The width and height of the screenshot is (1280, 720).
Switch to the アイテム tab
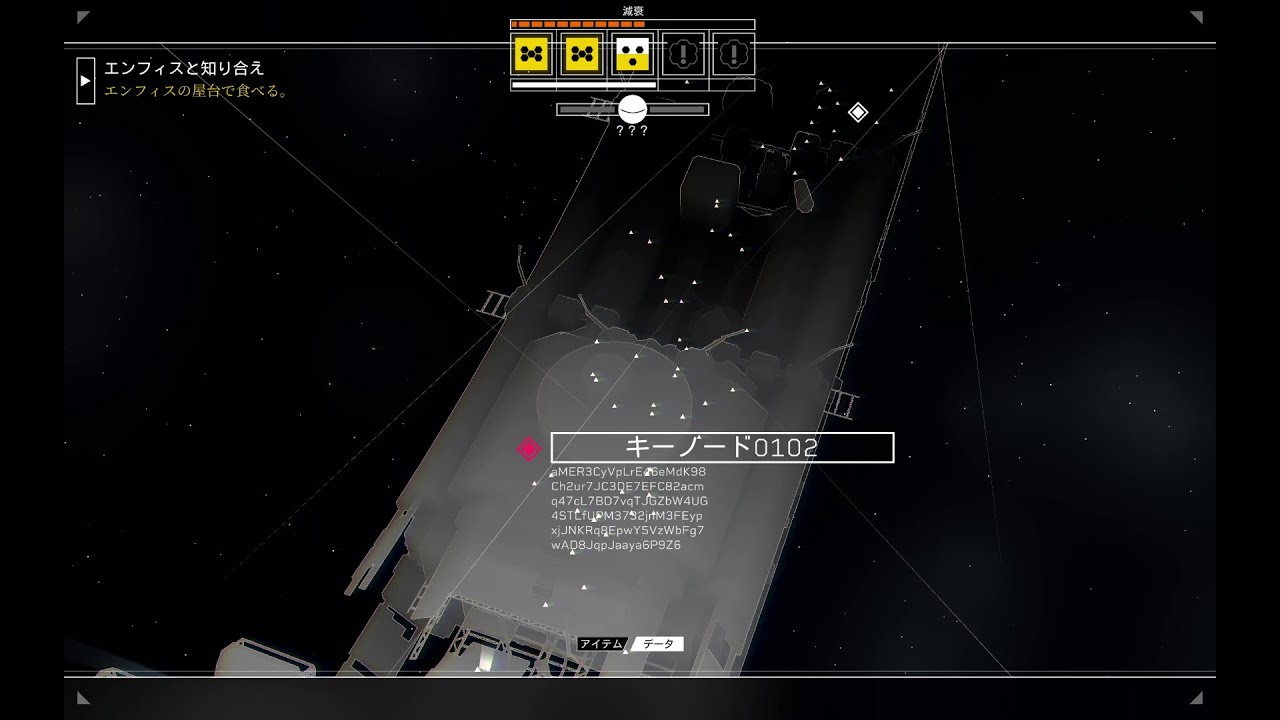[601, 644]
